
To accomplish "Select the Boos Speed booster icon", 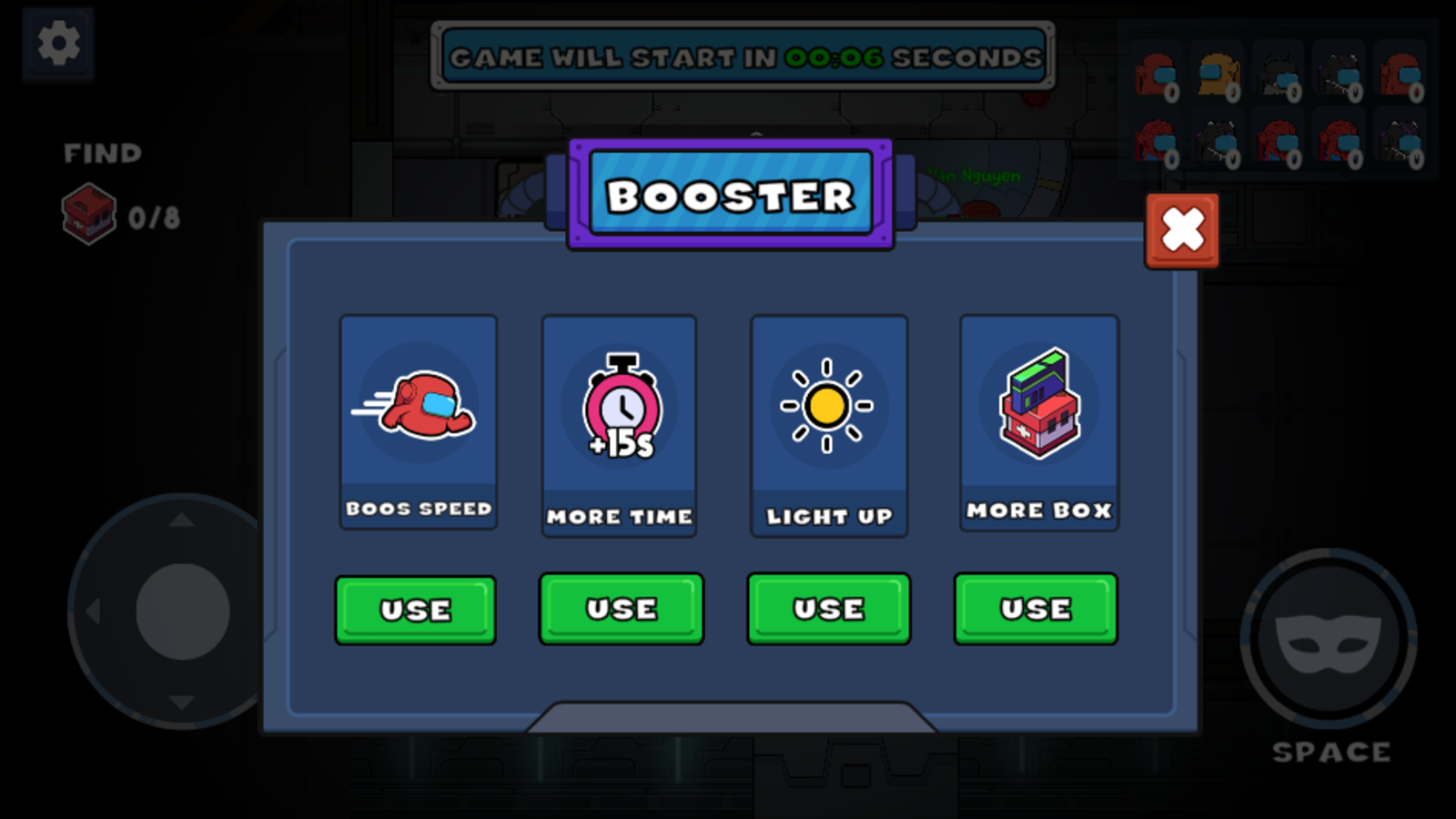I will click(418, 407).
